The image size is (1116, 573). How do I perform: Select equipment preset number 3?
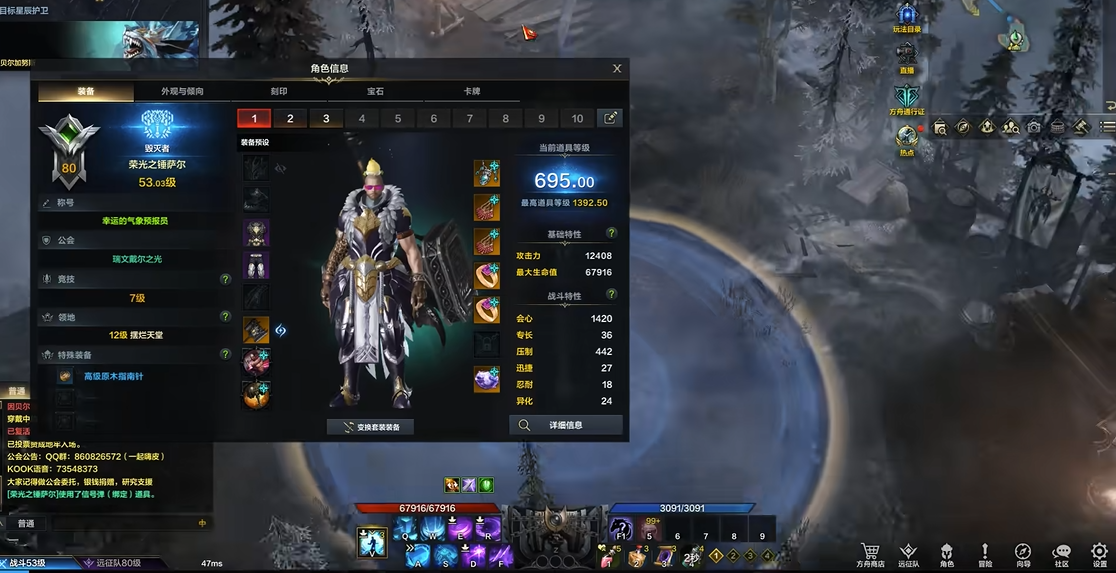coord(326,118)
